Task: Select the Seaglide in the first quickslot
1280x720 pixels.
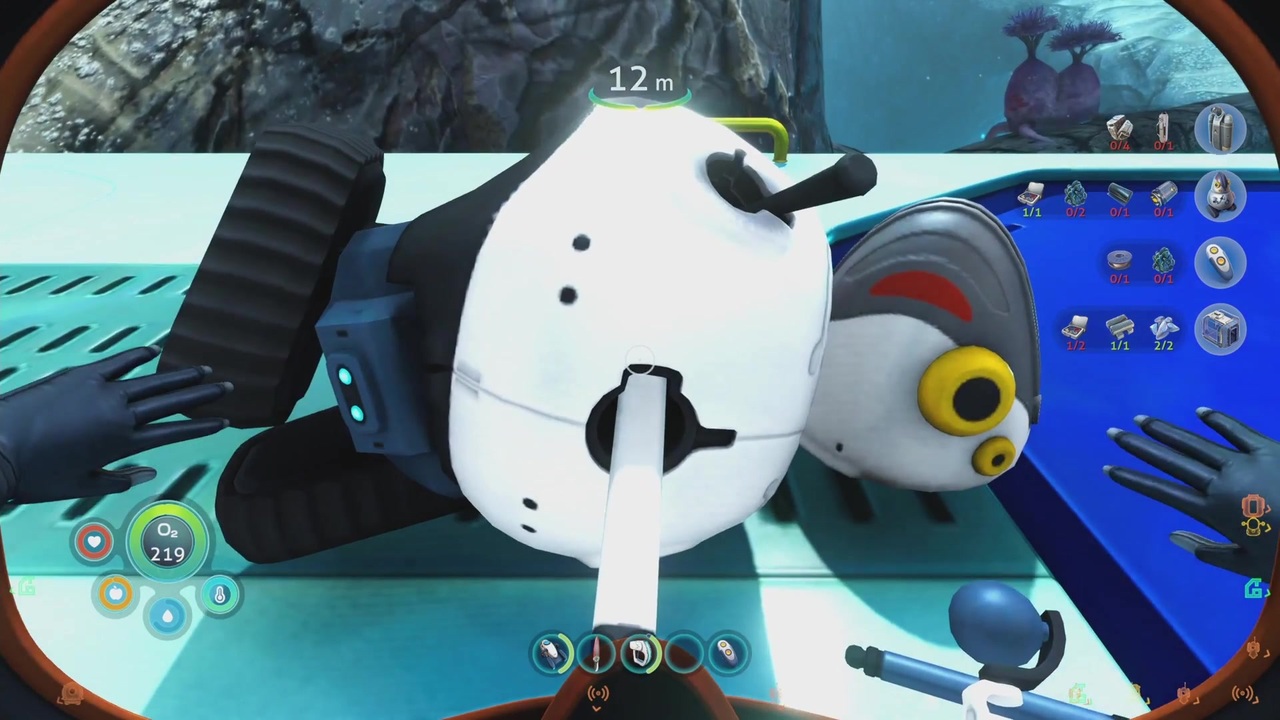Action: (x=553, y=653)
